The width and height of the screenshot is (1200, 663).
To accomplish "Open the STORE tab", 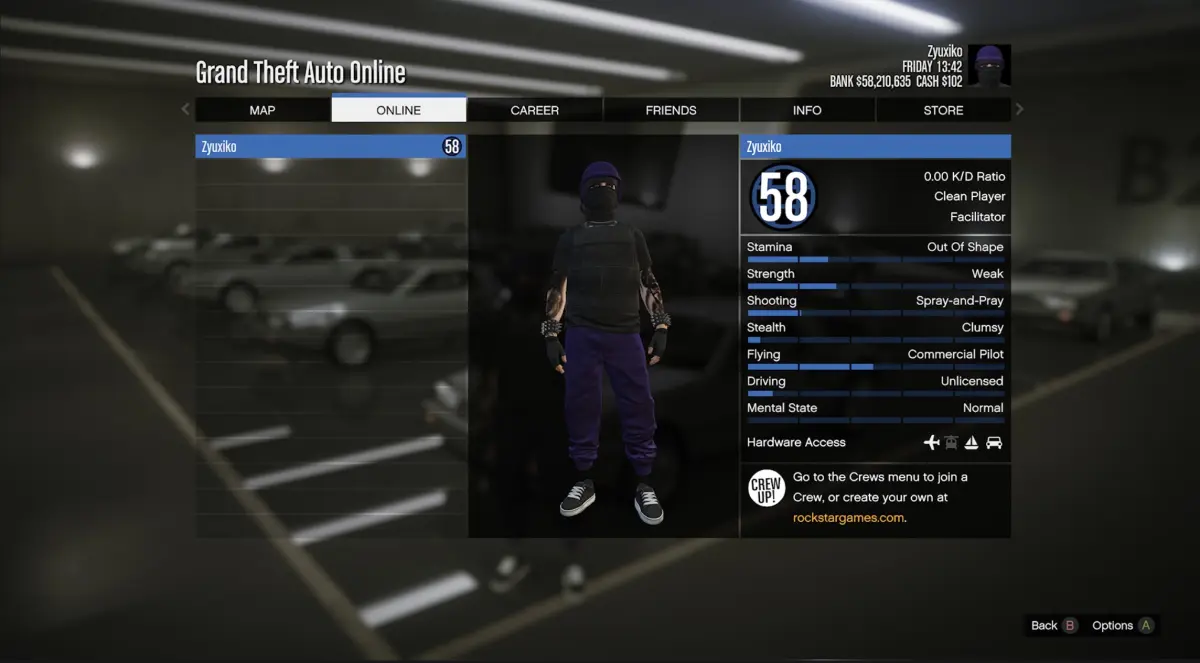I will point(943,110).
